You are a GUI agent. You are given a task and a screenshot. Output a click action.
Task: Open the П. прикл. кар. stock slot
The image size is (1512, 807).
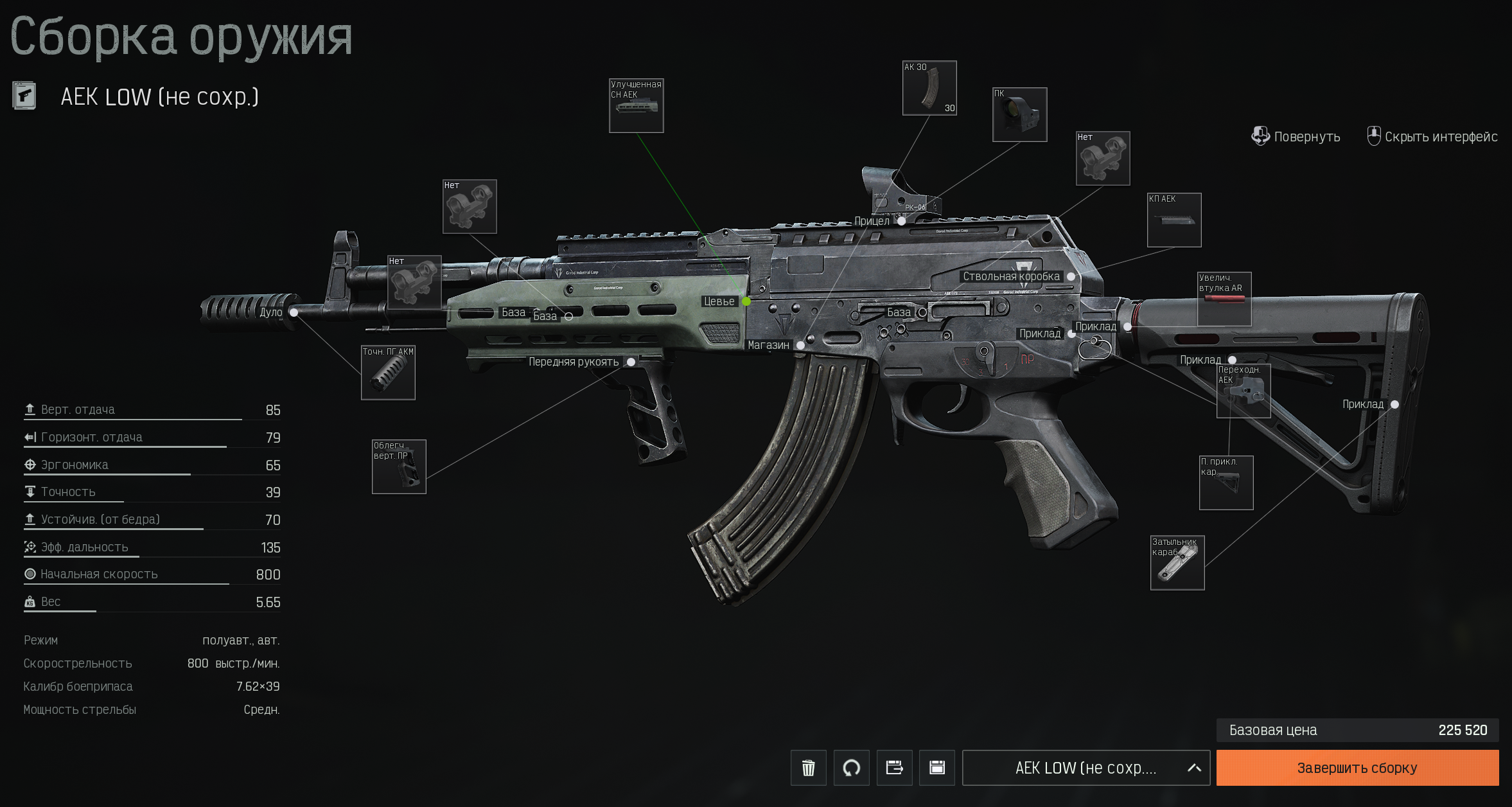click(x=1226, y=483)
